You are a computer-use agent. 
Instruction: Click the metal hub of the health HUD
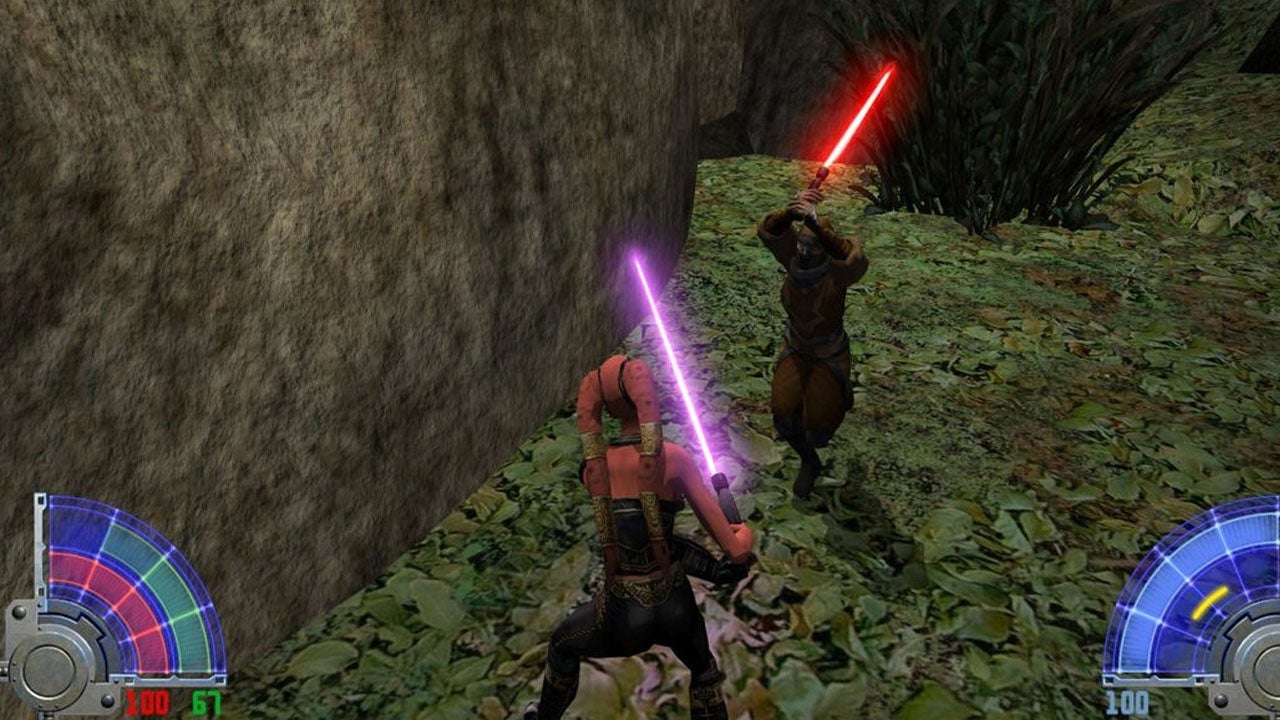pyautogui.click(x=52, y=665)
